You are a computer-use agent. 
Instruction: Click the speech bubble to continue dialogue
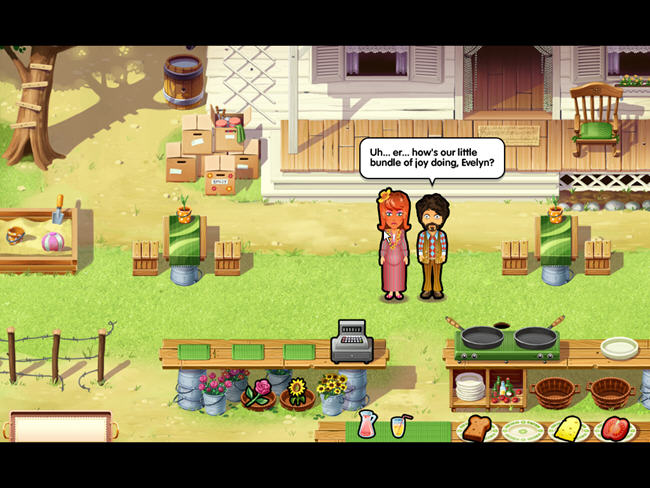(432, 158)
